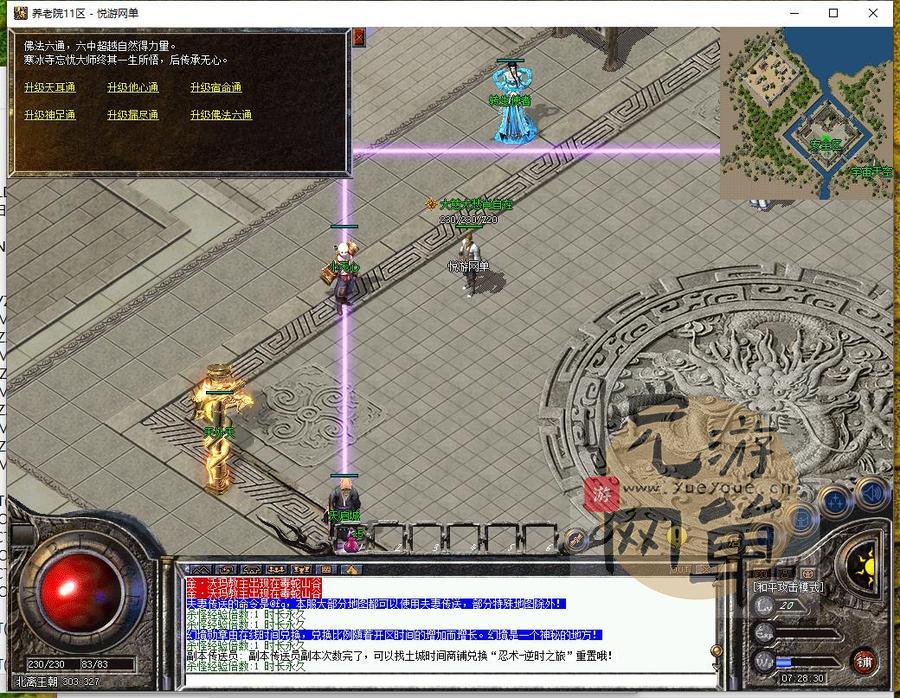
Task: Choose 升级天耳通 in the dialog
Action: pos(50,87)
